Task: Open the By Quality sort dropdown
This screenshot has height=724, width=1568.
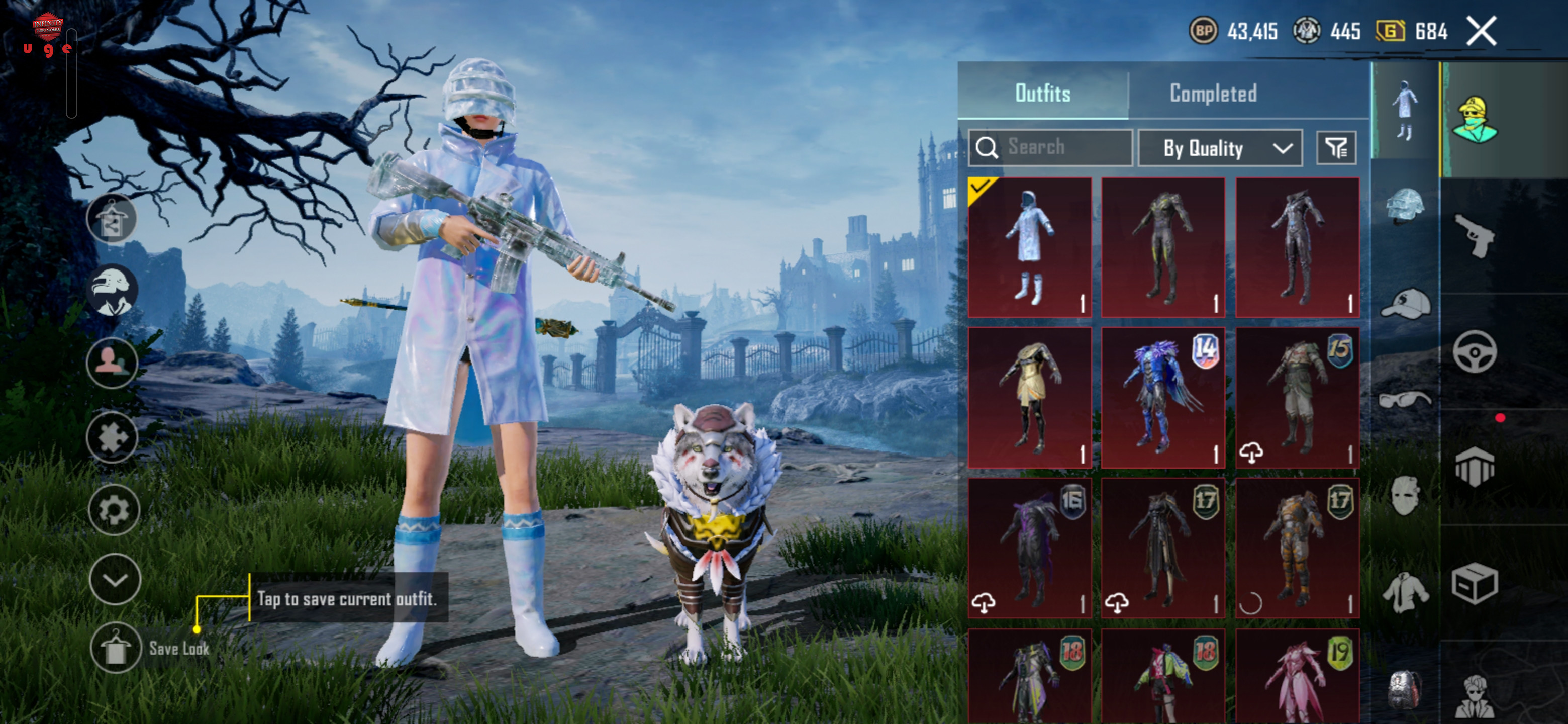Action: pos(1220,148)
